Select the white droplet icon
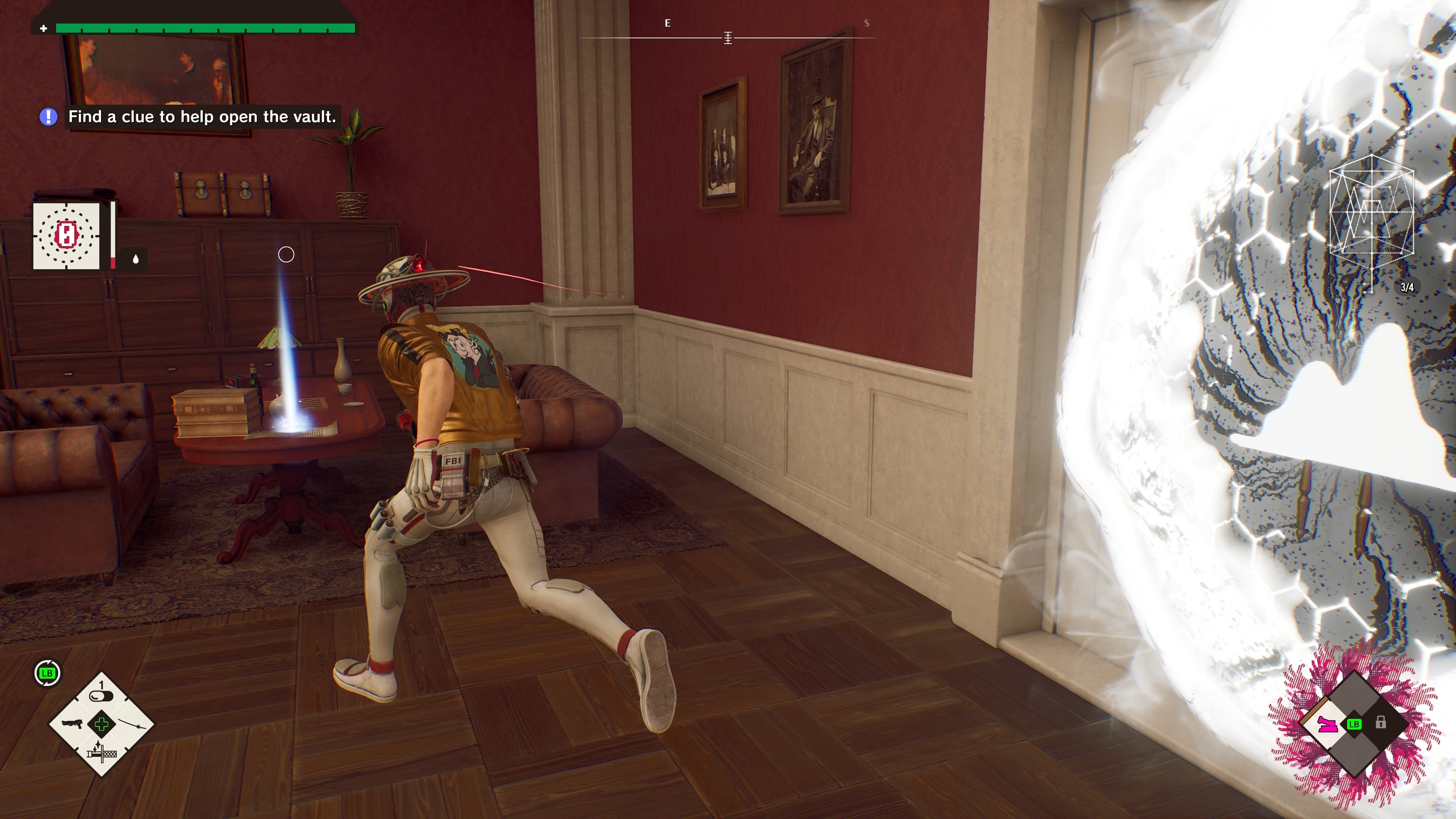 (136, 259)
